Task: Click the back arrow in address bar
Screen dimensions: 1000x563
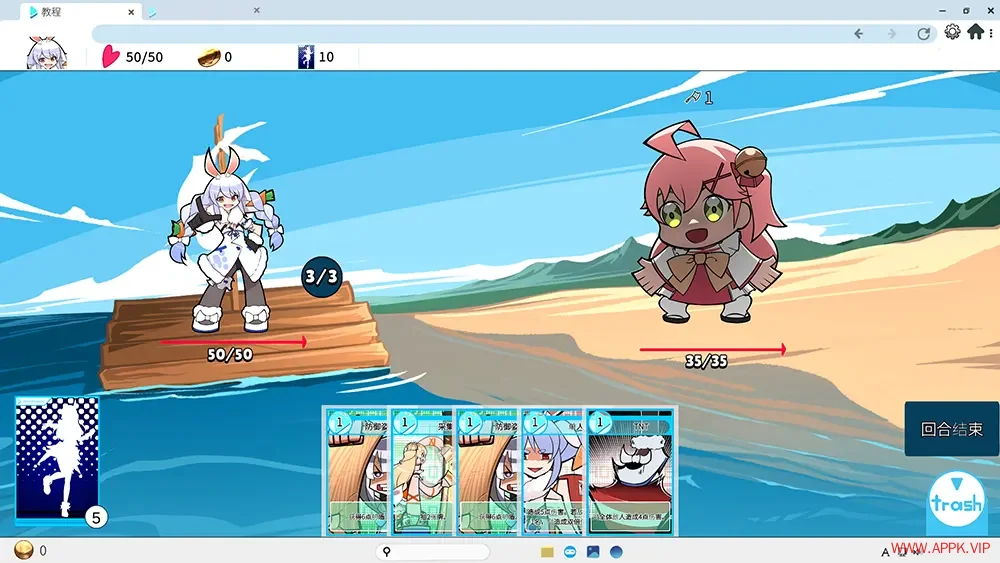Action: 858,33
